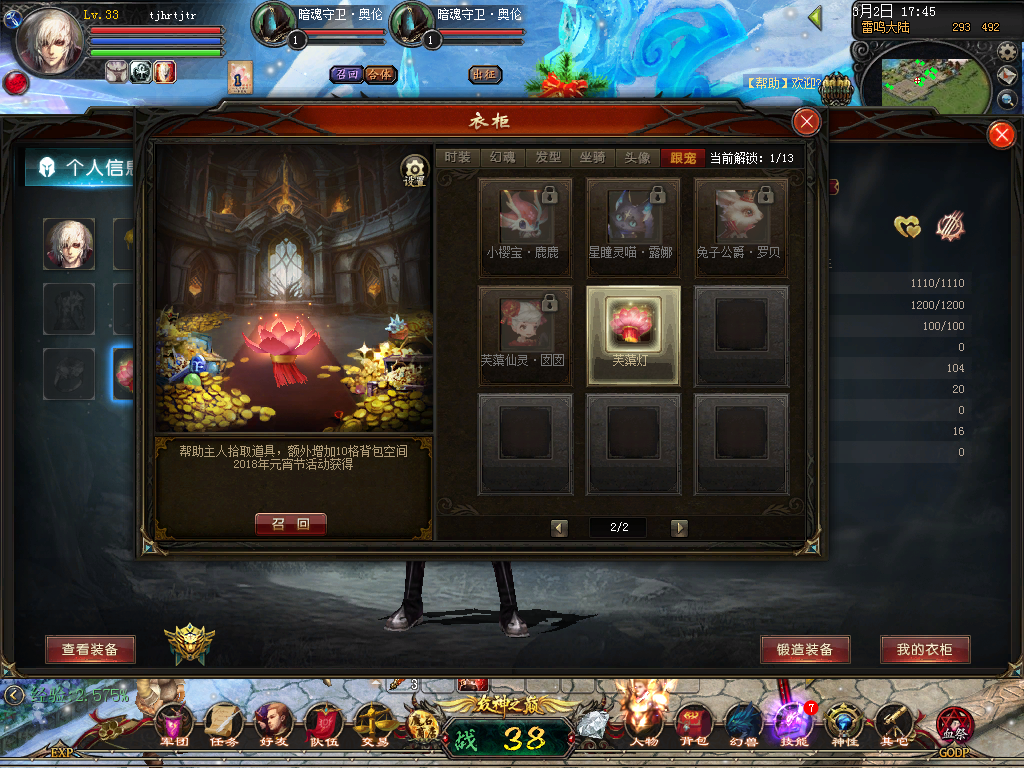Switch to the 时装 tab
Screen dimensions: 1024x768
[457, 158]
